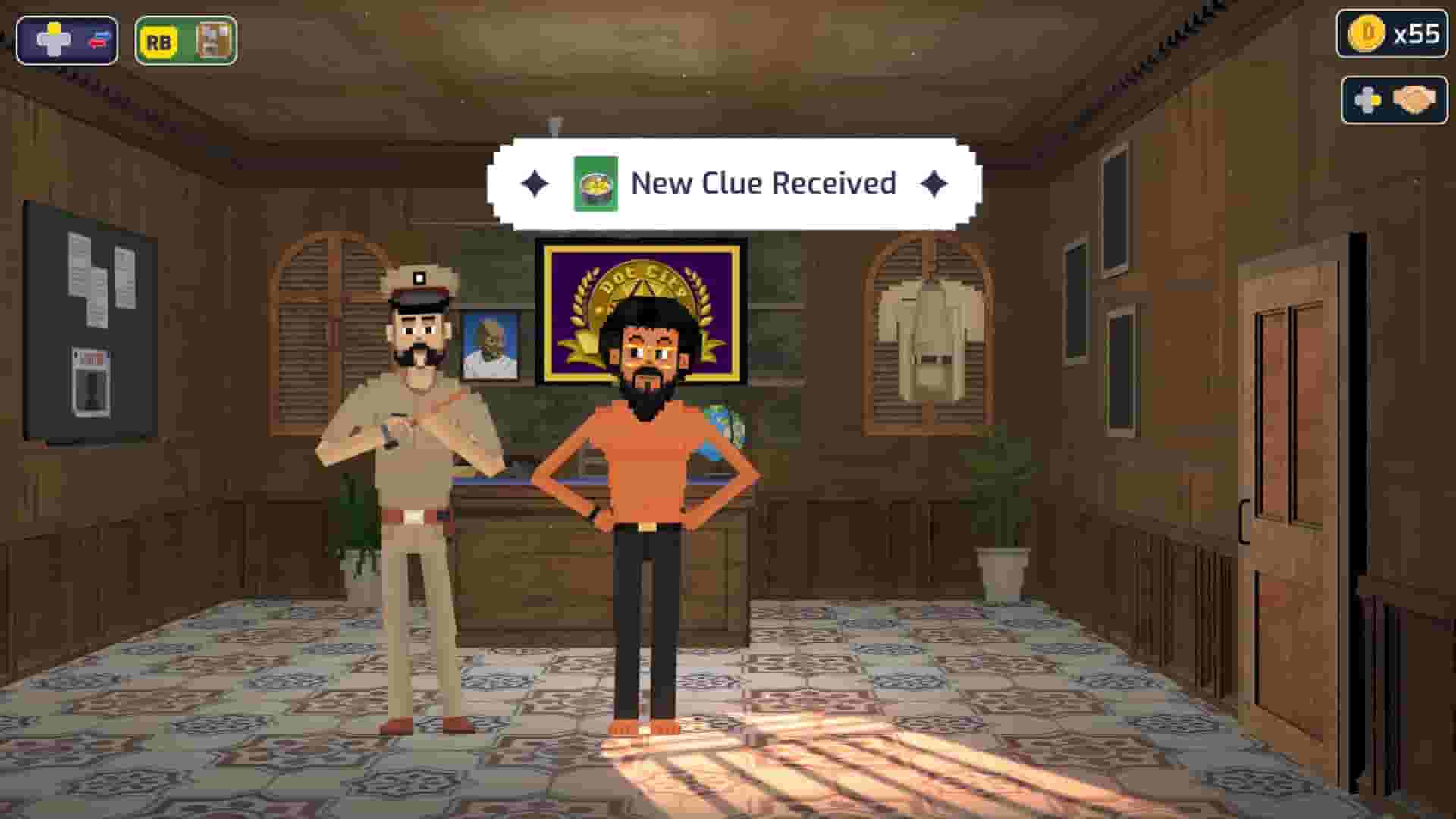
Task: Click the red-blue controls icon beside the D-pad
Action: 97,40
